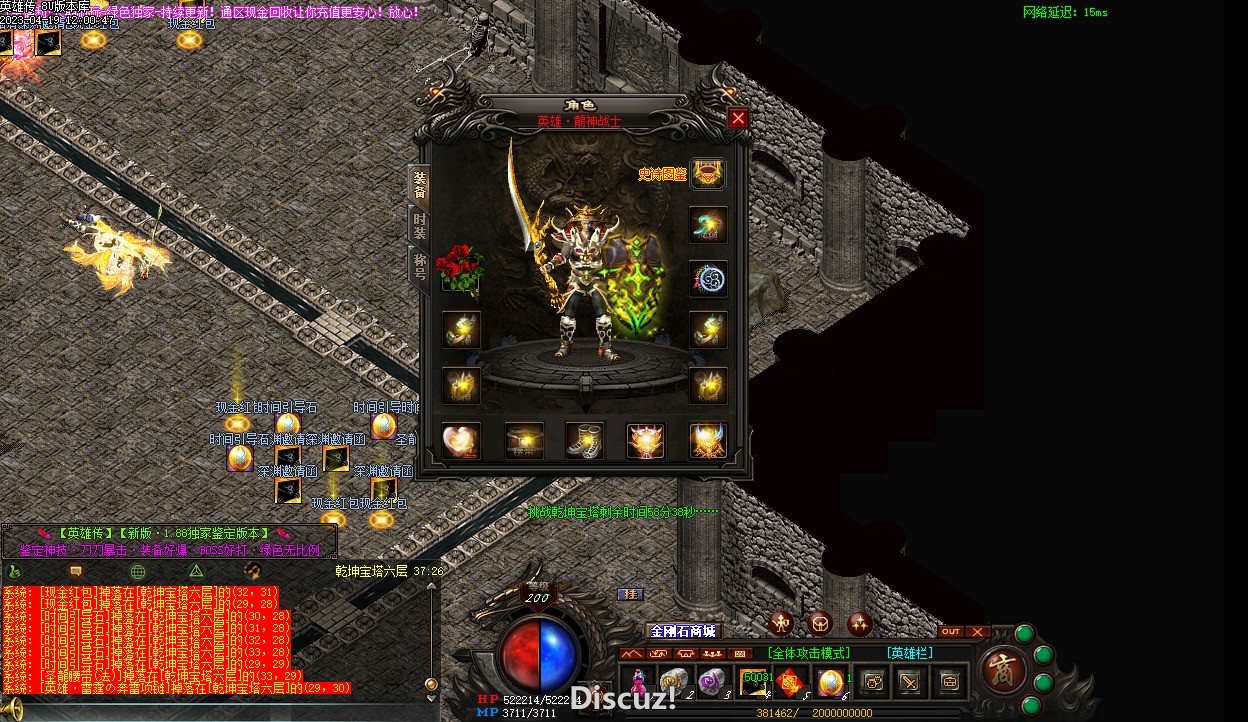Open the 英雄栏 hero bar
Image resolution: width=1248 pixels, height=722 pixels.
tap(910, 653)
